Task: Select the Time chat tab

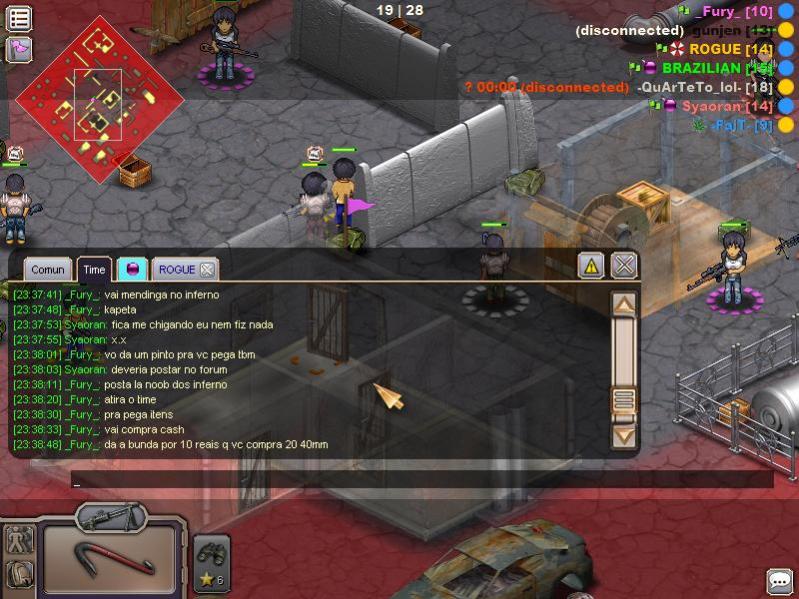Action: click(x=94, y=269)
